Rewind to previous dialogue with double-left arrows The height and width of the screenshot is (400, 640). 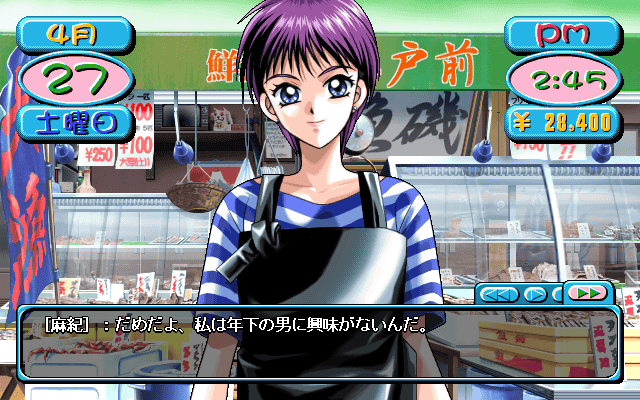pyautogui.click(x=497, y=294)
